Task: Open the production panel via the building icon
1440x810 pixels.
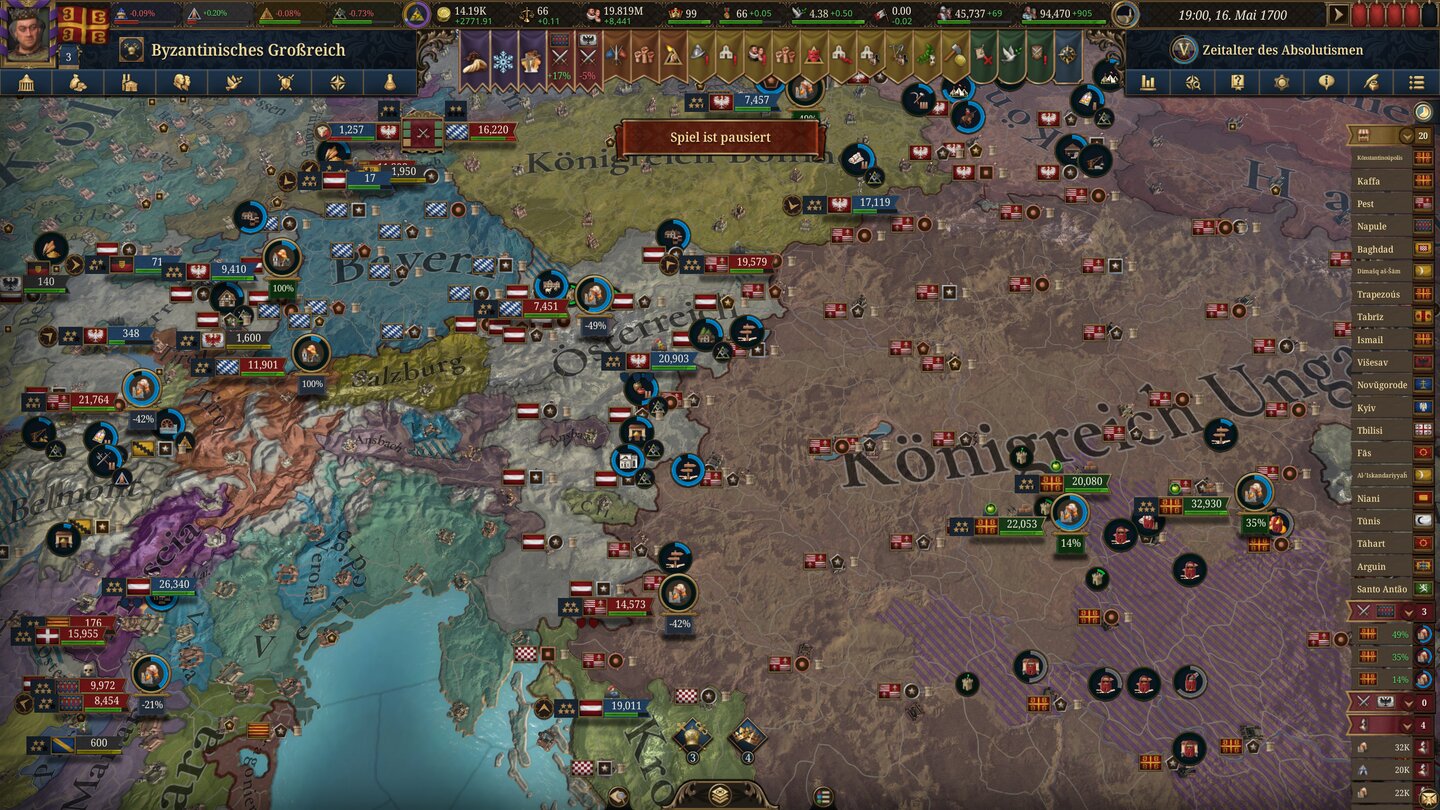Action: [130, 82]
